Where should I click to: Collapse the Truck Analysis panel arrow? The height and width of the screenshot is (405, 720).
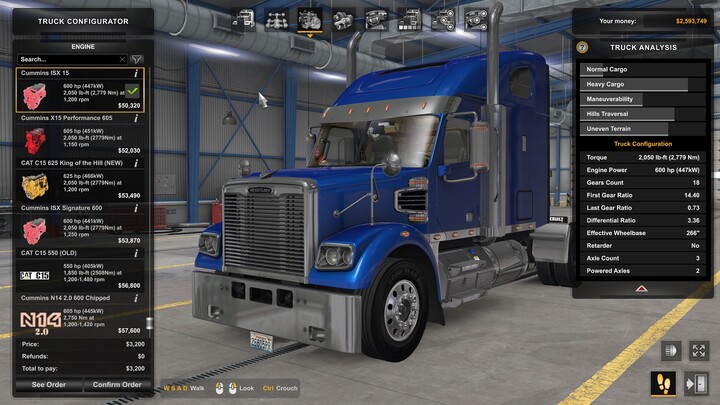[x=644, y=288]
